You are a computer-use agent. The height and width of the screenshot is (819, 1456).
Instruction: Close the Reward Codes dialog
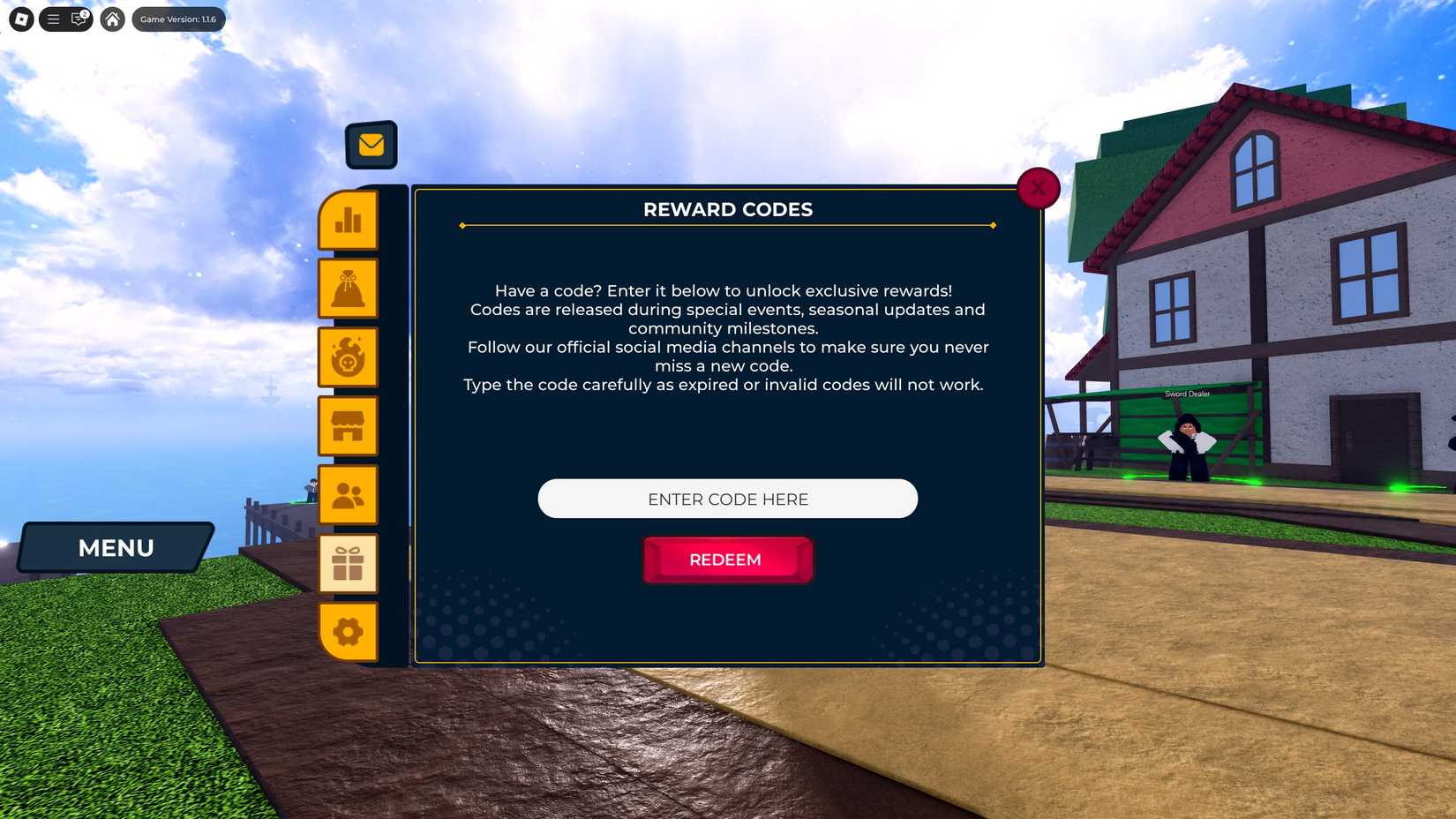pos(1038,187)
